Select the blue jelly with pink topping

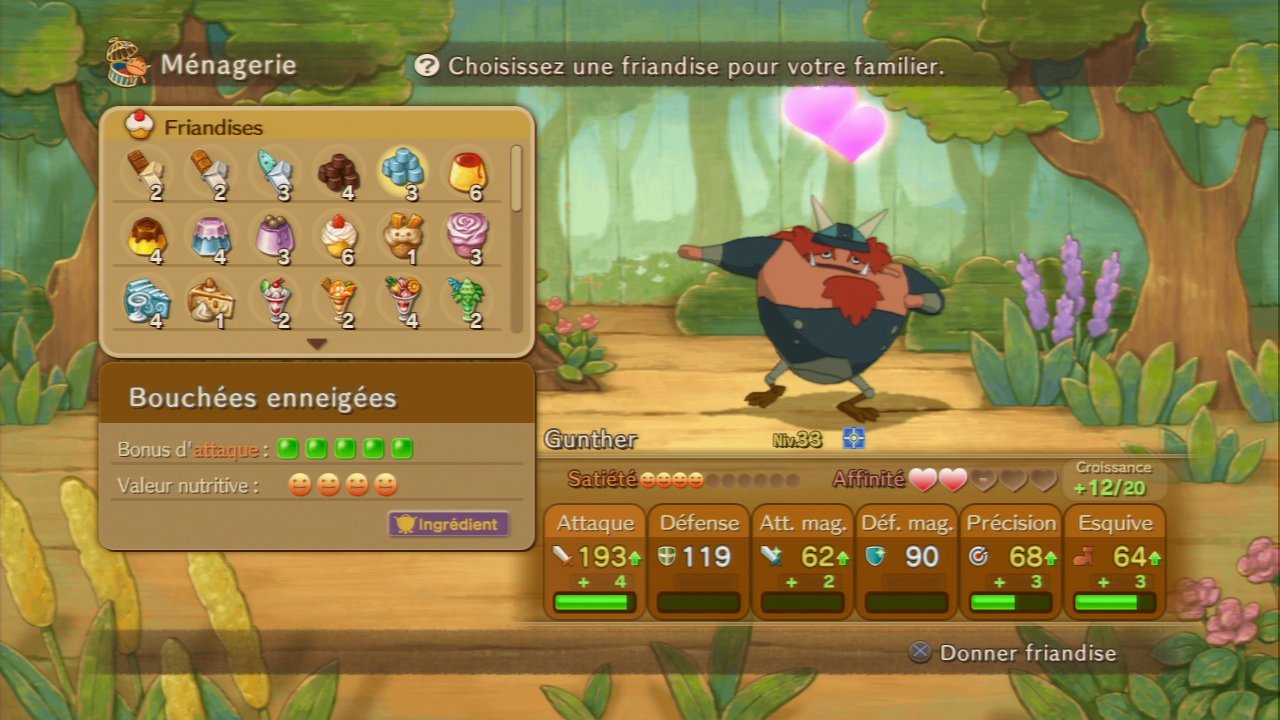[211, 236]
